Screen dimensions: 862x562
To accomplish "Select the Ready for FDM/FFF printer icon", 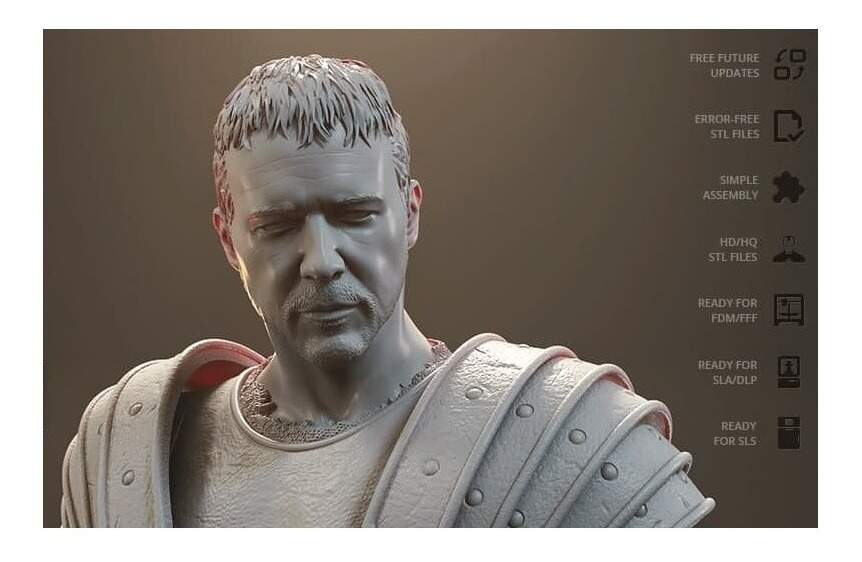I will (x=788, y=310).
